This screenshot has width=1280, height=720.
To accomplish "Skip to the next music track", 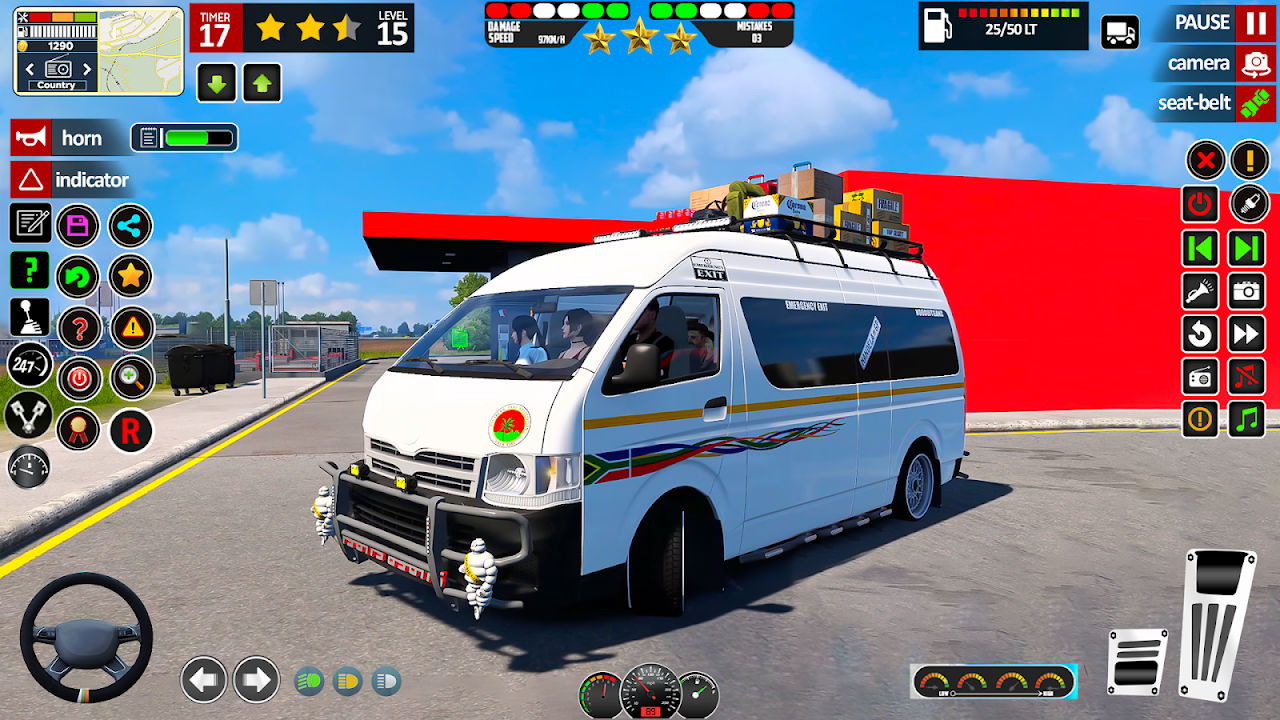I will click(x=1247, y=248).
